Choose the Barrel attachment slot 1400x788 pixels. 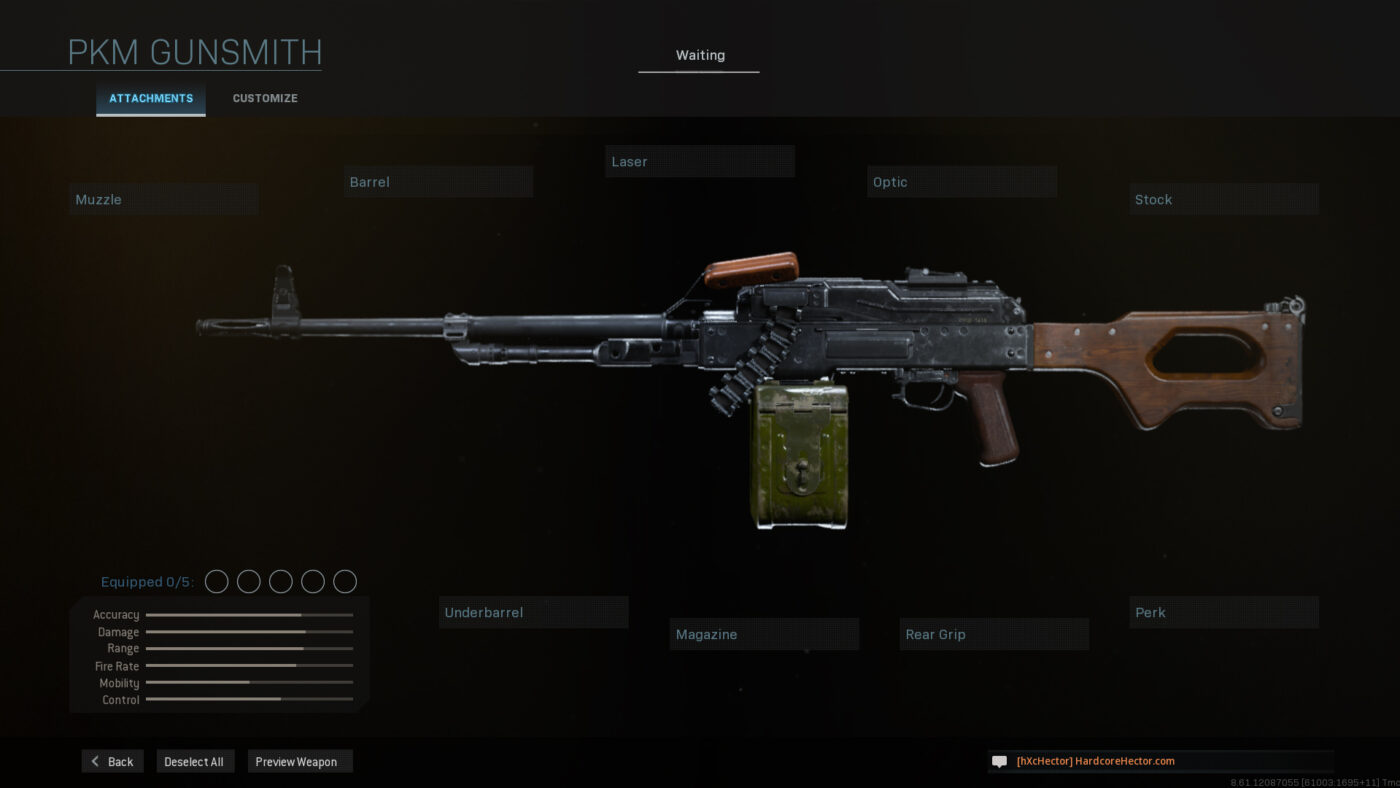pos(438,182)
